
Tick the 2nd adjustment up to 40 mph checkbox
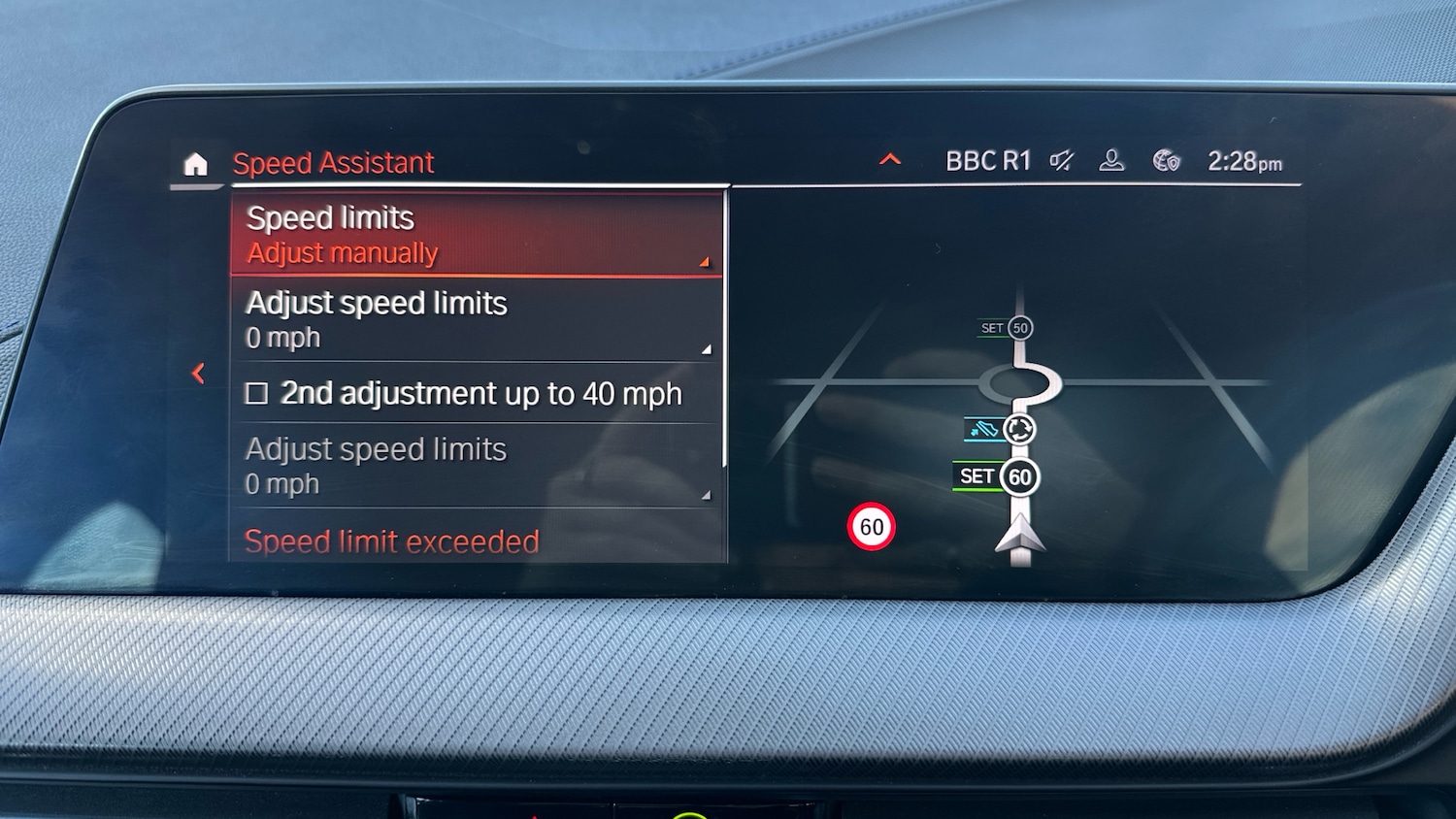[x=257, y=394]
